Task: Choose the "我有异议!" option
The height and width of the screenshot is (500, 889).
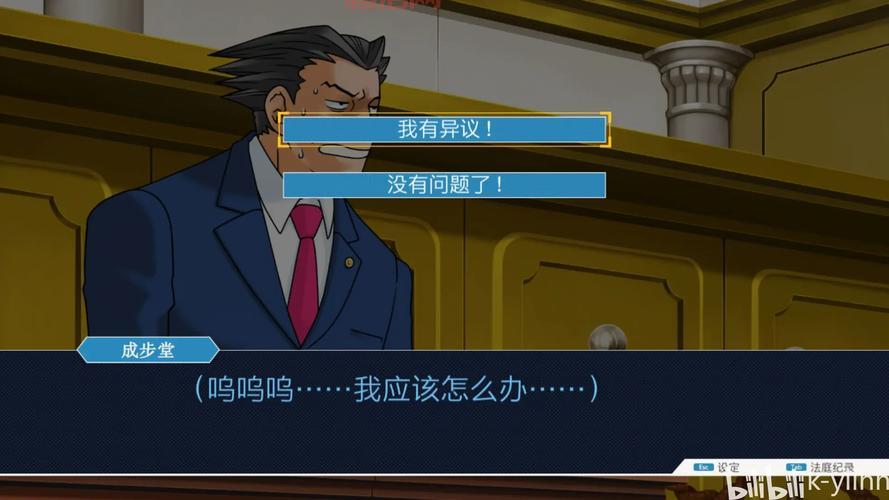Action: (x=444, y=130)
